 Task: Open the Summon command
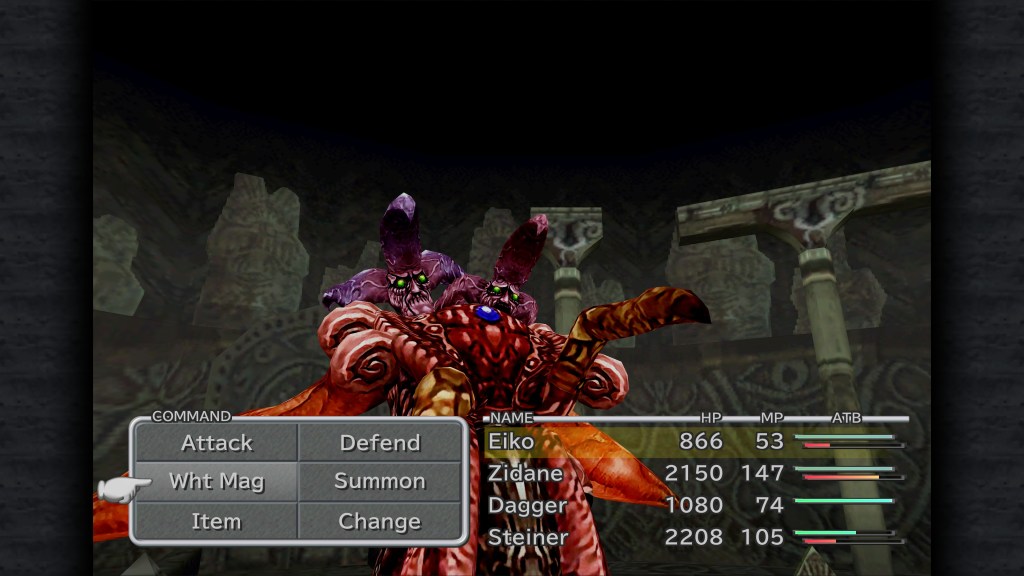[380, 481]
